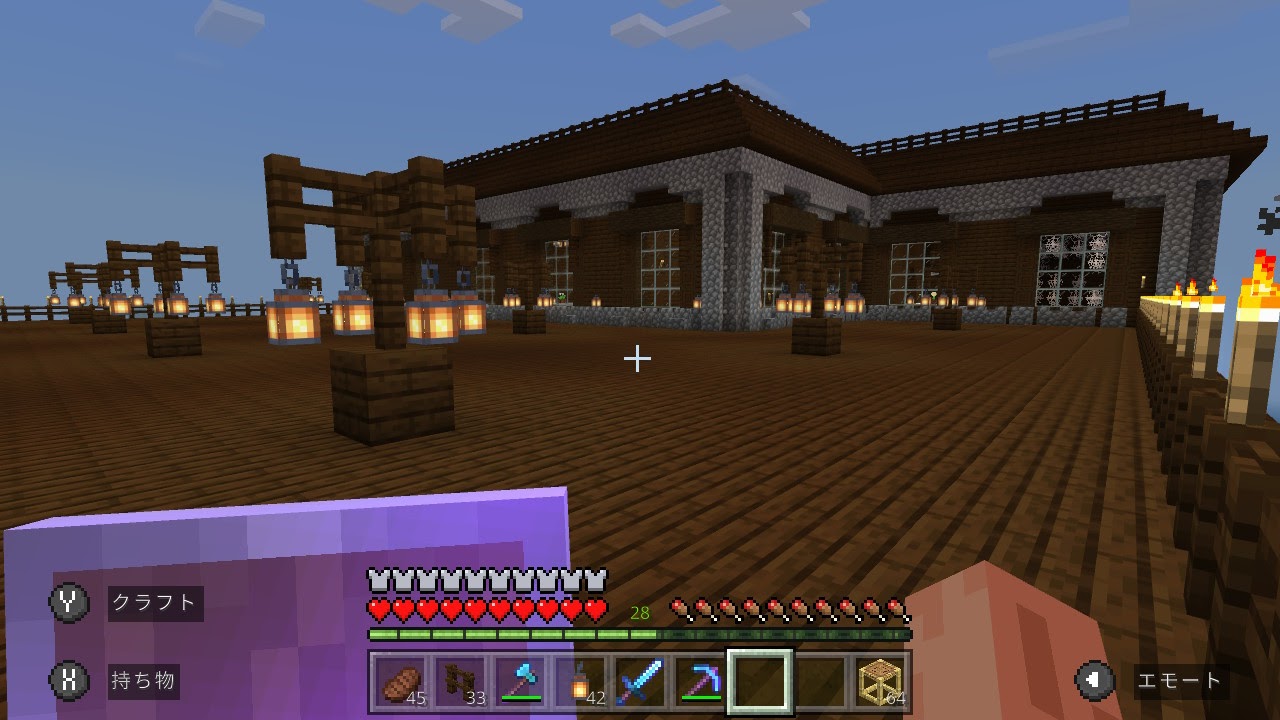
Task: Open the クラフト crafting menu
Action: tap(155, 604)
